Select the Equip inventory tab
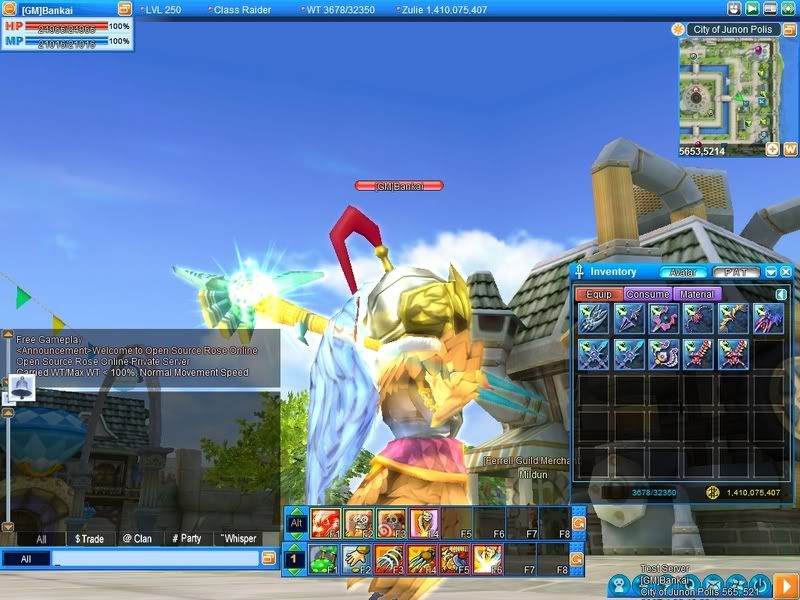 click(599, 295)
